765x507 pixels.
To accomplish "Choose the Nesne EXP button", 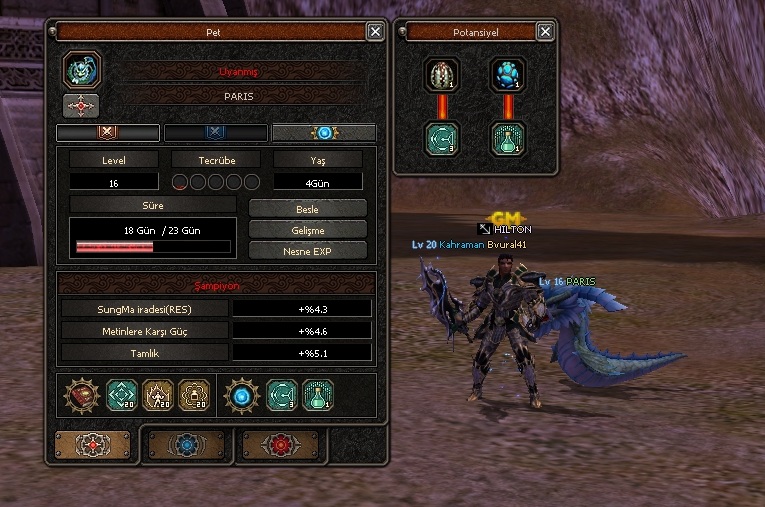I will pyautogui.click(x=307, y=251).
